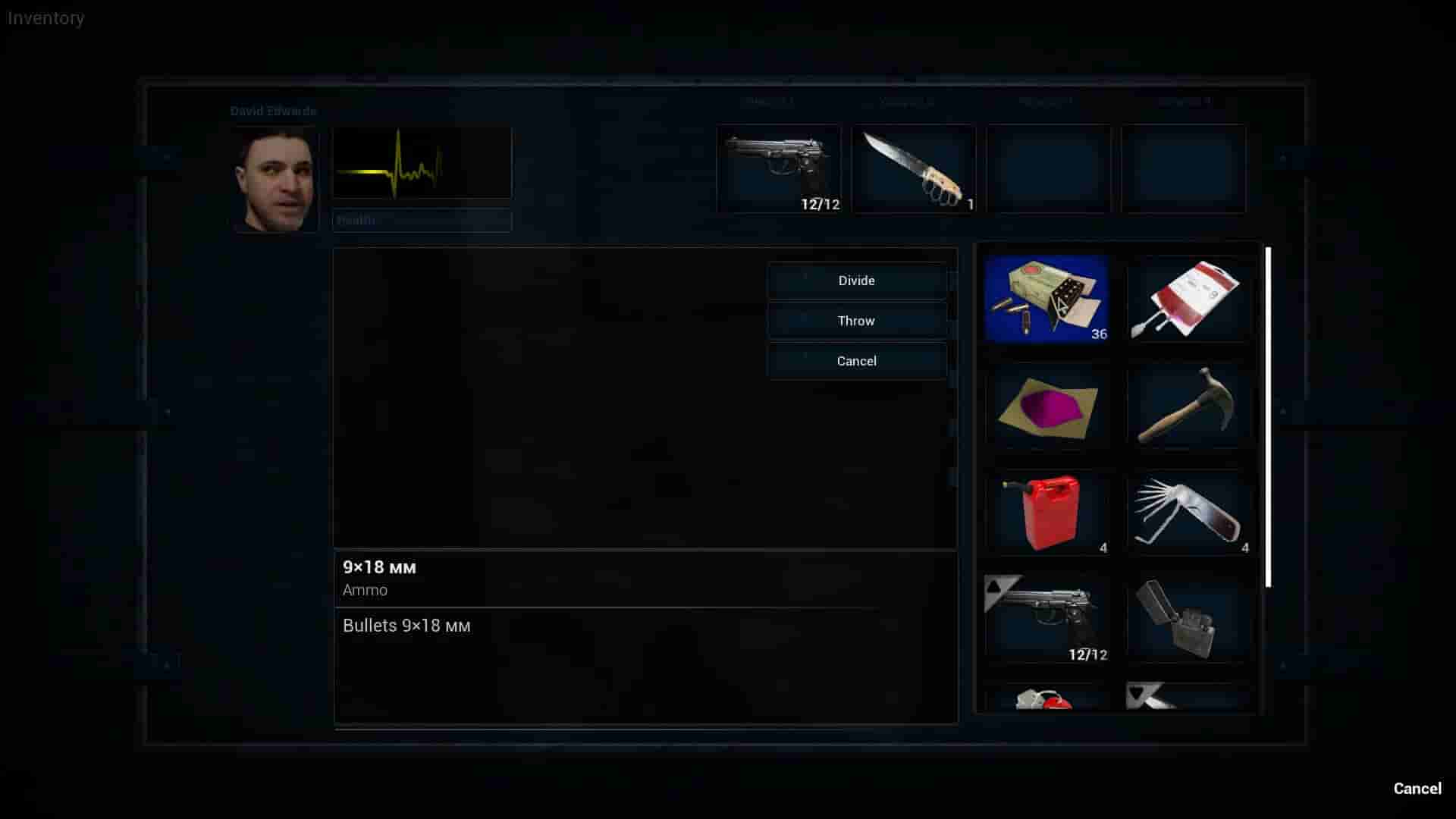Select the hammer in inventory
This screenshot has width=1456, height=819.
(1188, 406)
